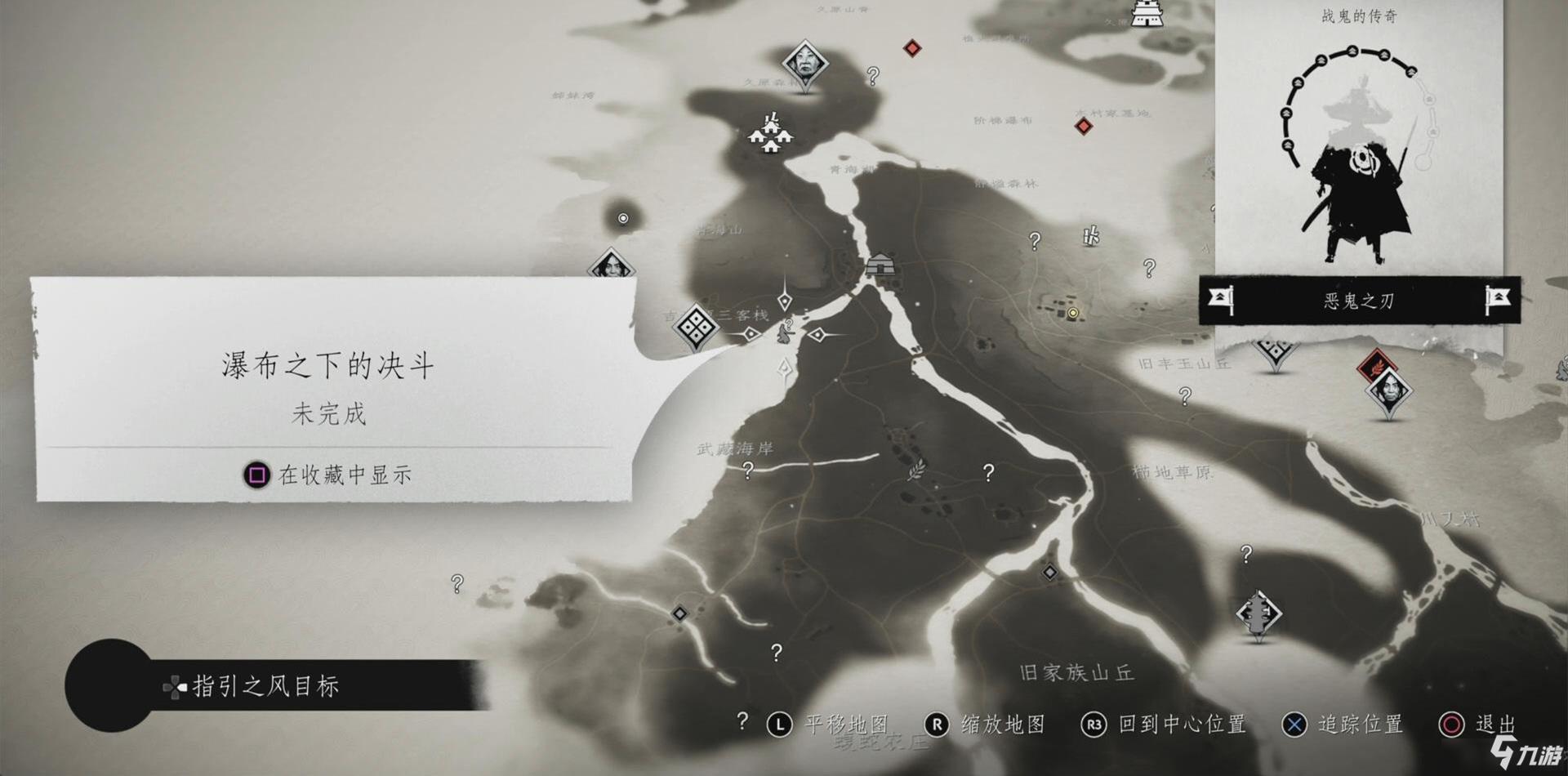The height and width of the screenshot is (776, 1568).
Task: Select the red grass emblem marker
Action: click(x=1376, y=363)
